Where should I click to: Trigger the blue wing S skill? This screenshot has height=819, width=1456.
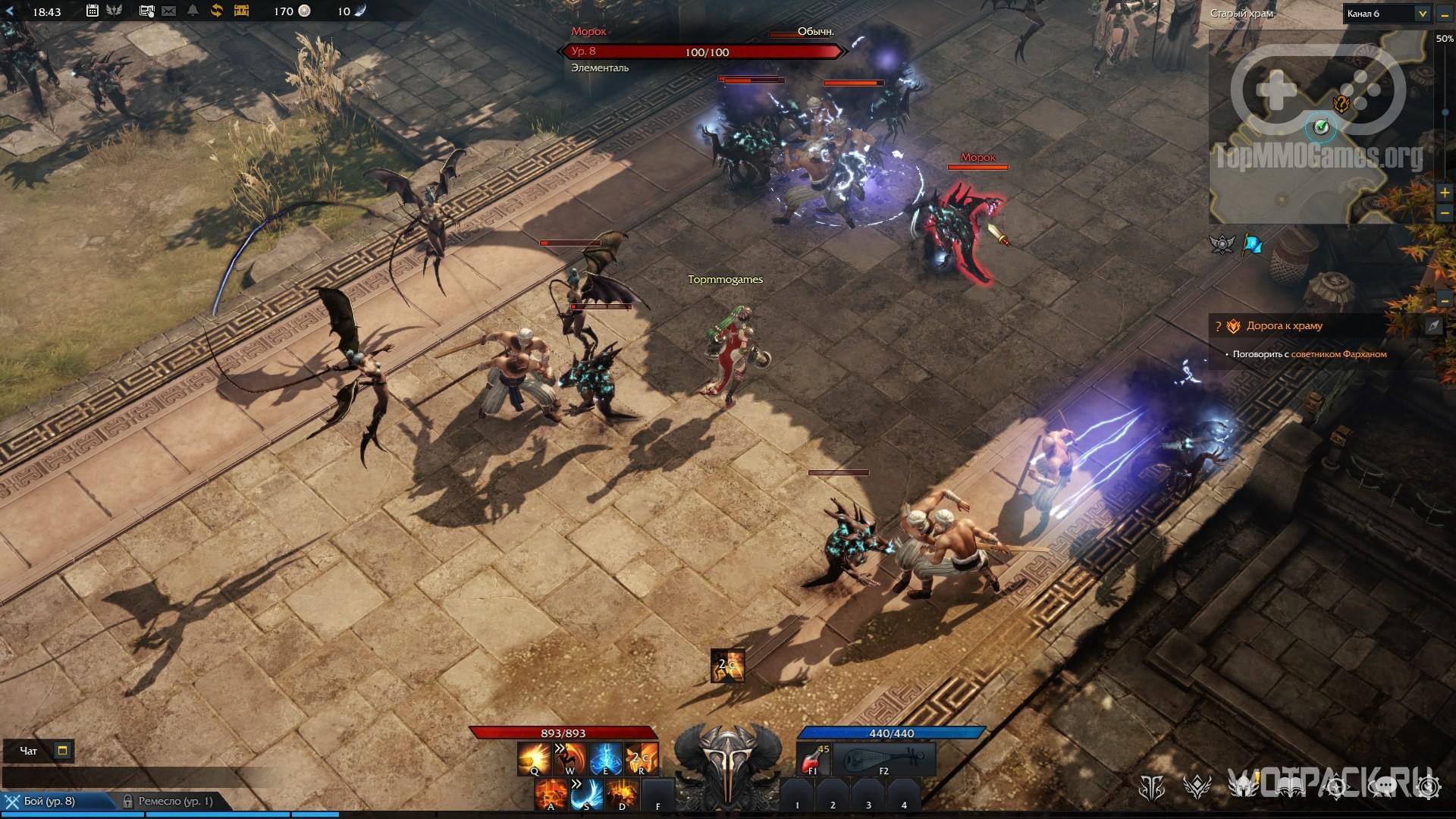586,794
